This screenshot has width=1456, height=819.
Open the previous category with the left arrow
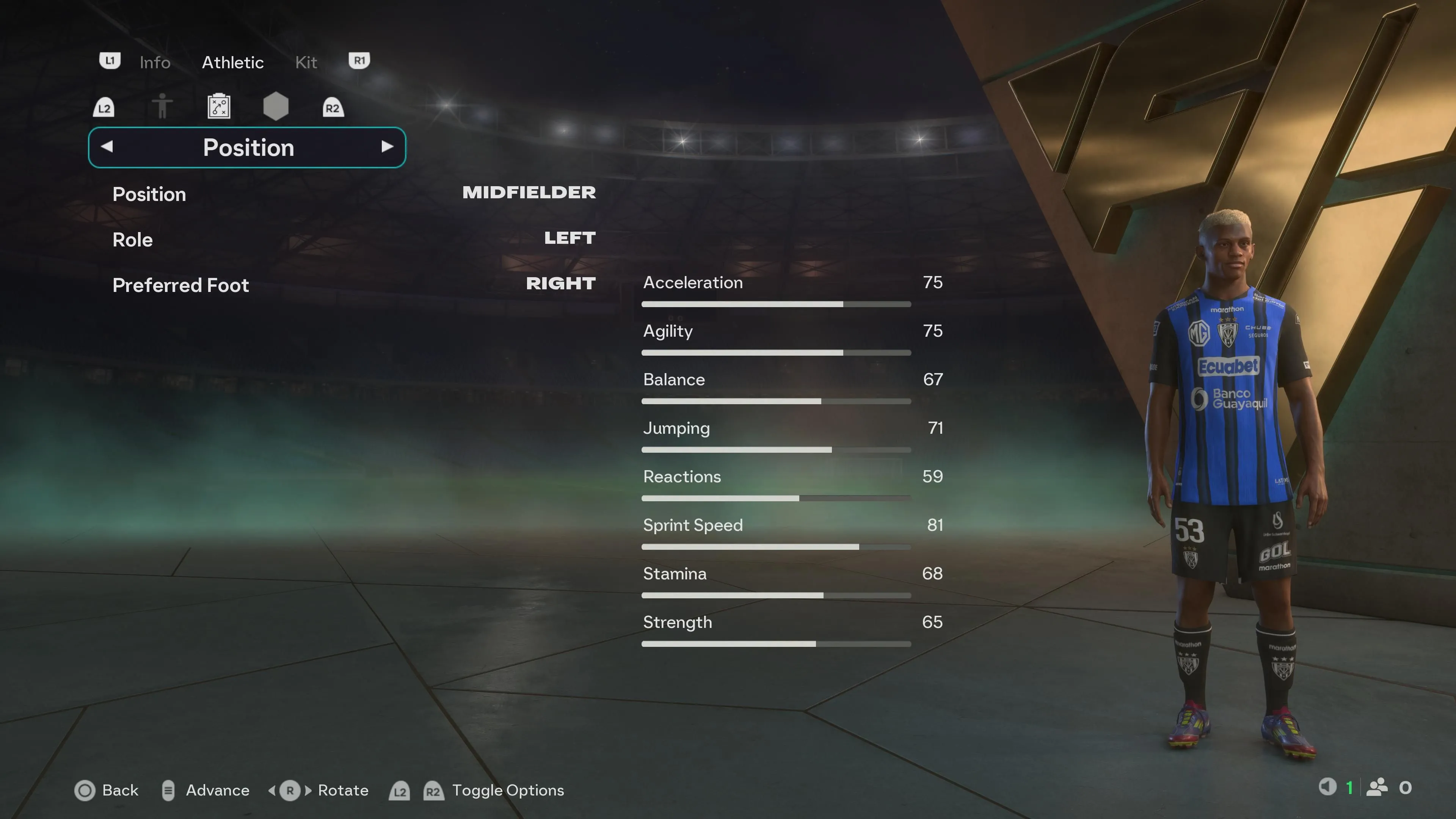point(107,147)
